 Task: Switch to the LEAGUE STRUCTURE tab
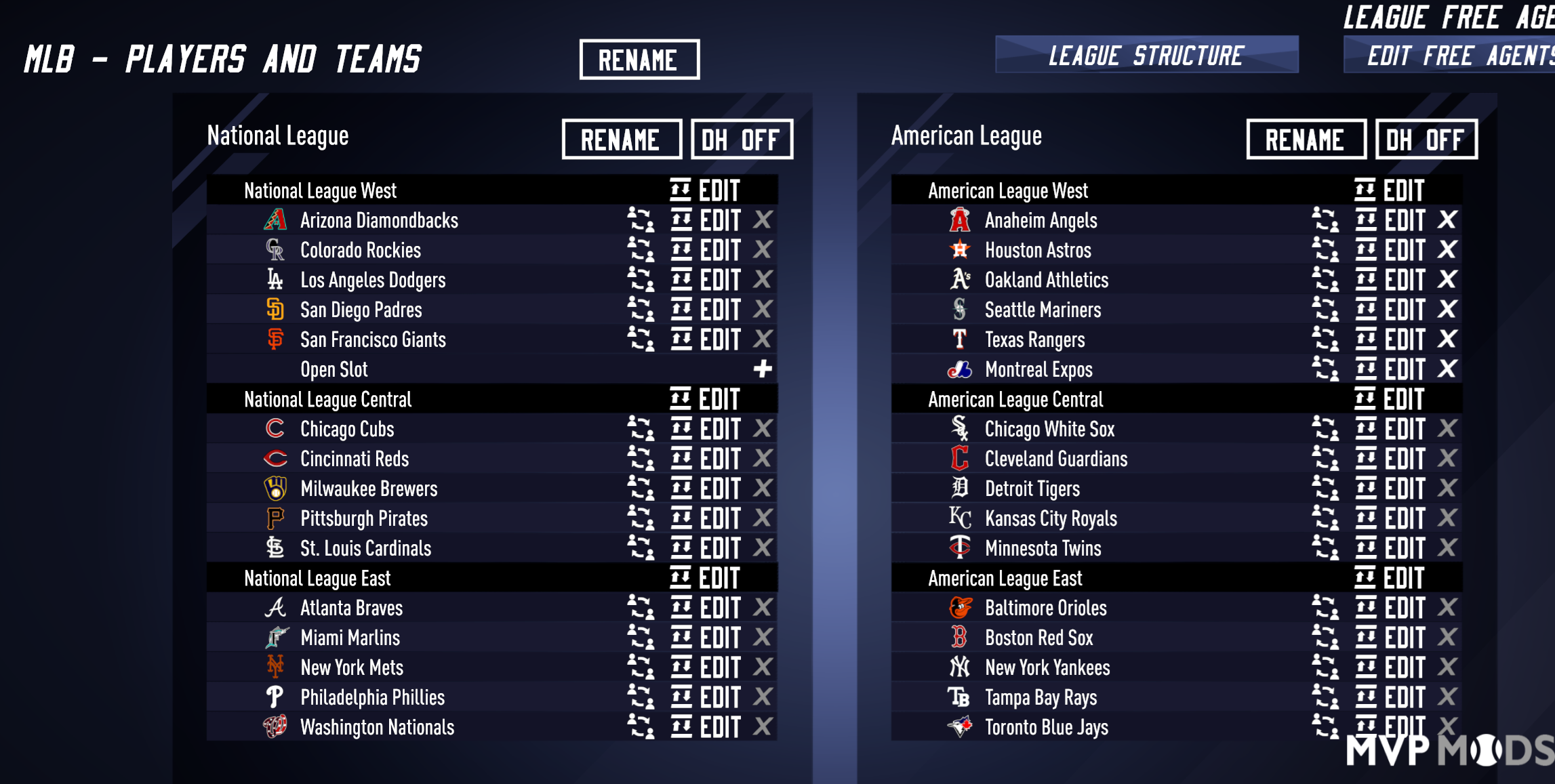[1145, 56]
